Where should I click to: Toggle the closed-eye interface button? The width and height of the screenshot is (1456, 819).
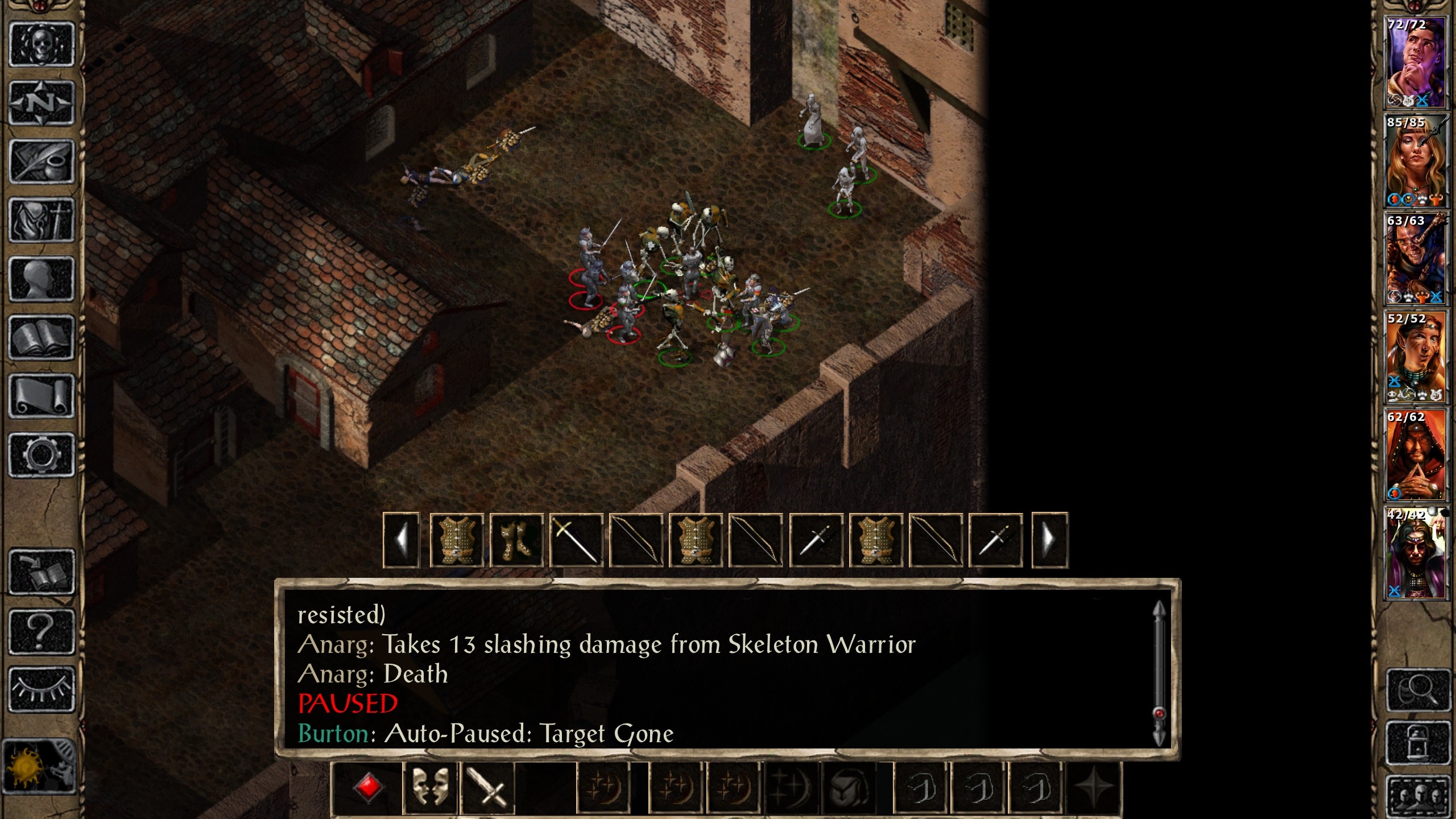pyautogui.click(x=42, y=689)
